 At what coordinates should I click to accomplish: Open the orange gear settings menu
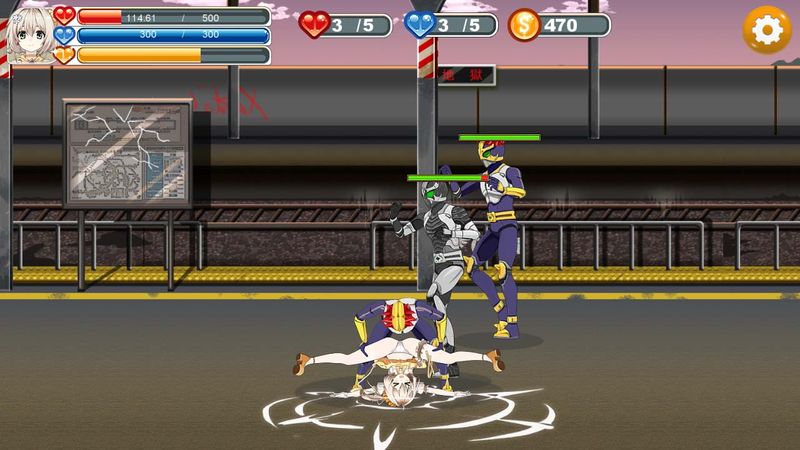click(766, 30)
